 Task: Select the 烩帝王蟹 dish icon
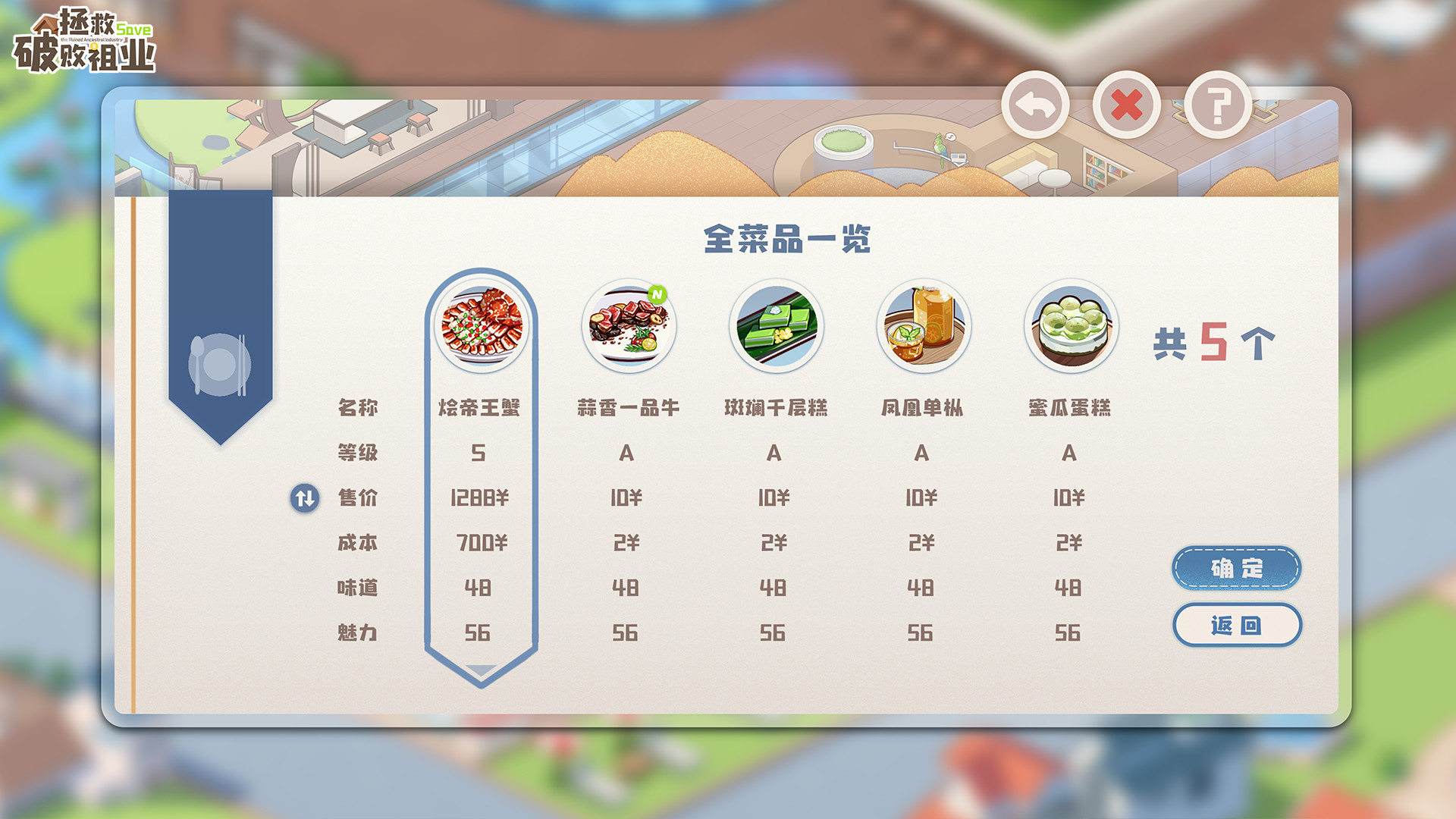tap(482, 326)
